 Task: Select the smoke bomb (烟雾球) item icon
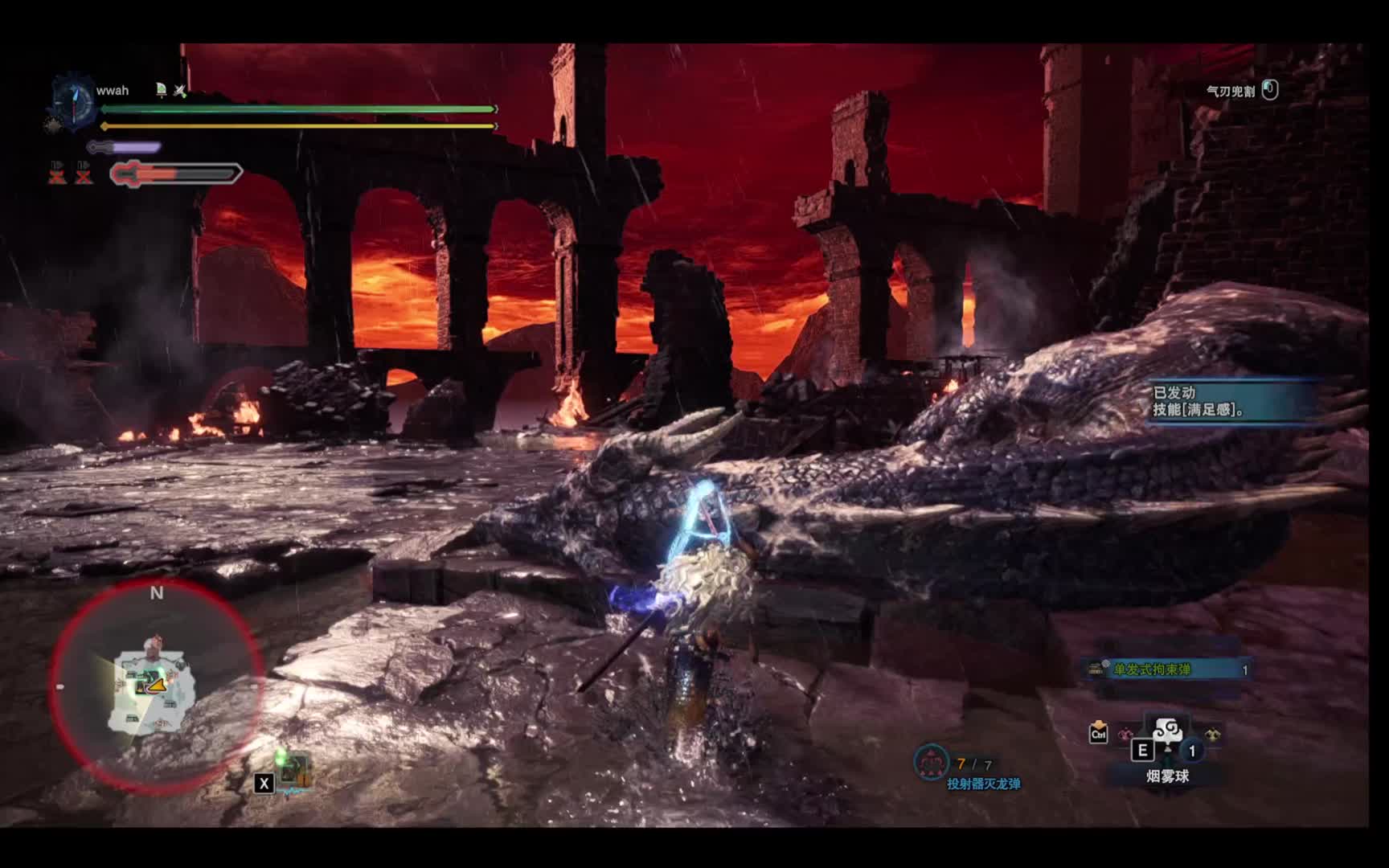[1166, 730]
